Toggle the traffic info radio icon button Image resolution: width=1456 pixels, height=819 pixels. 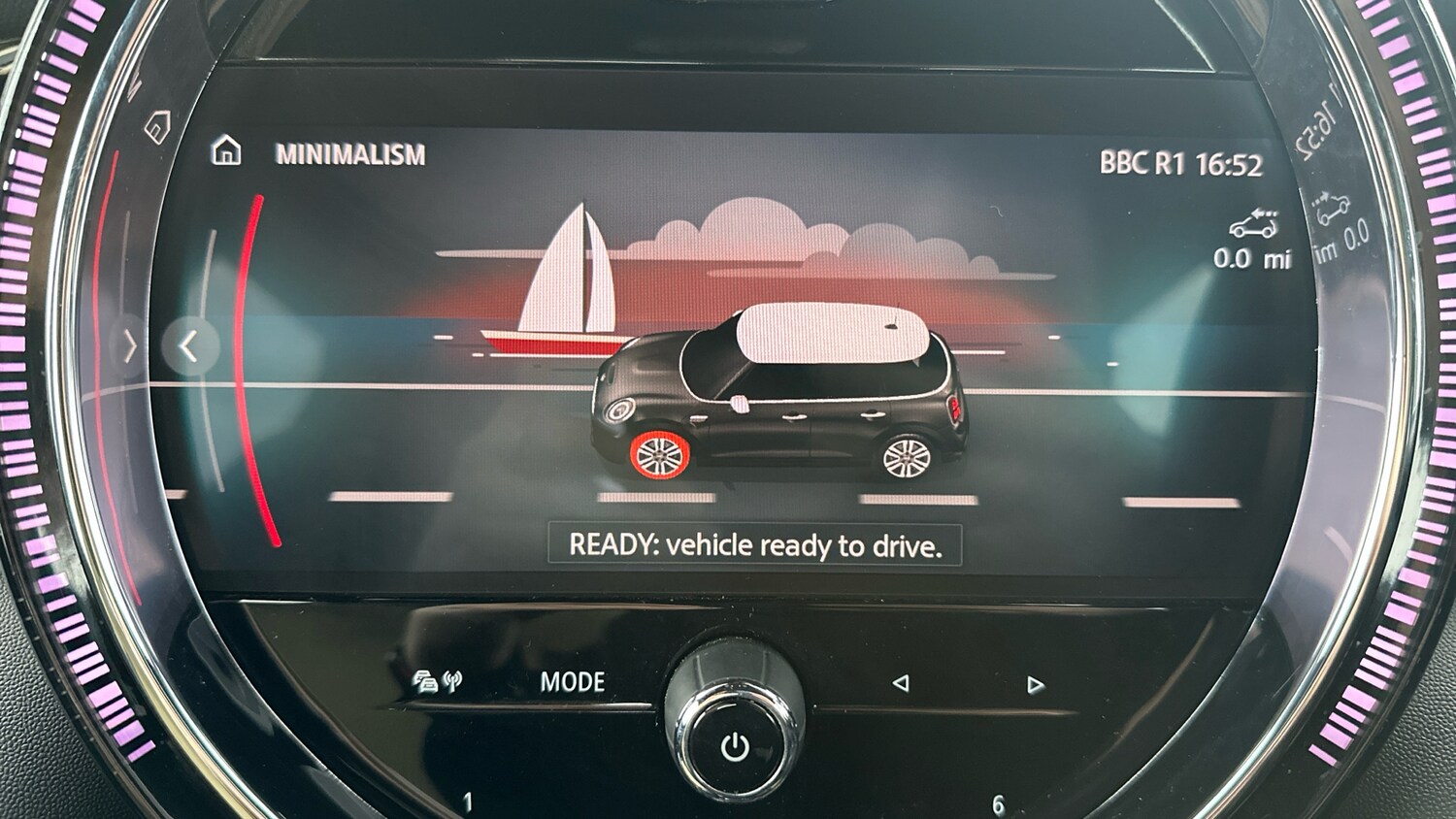[437, 681]
